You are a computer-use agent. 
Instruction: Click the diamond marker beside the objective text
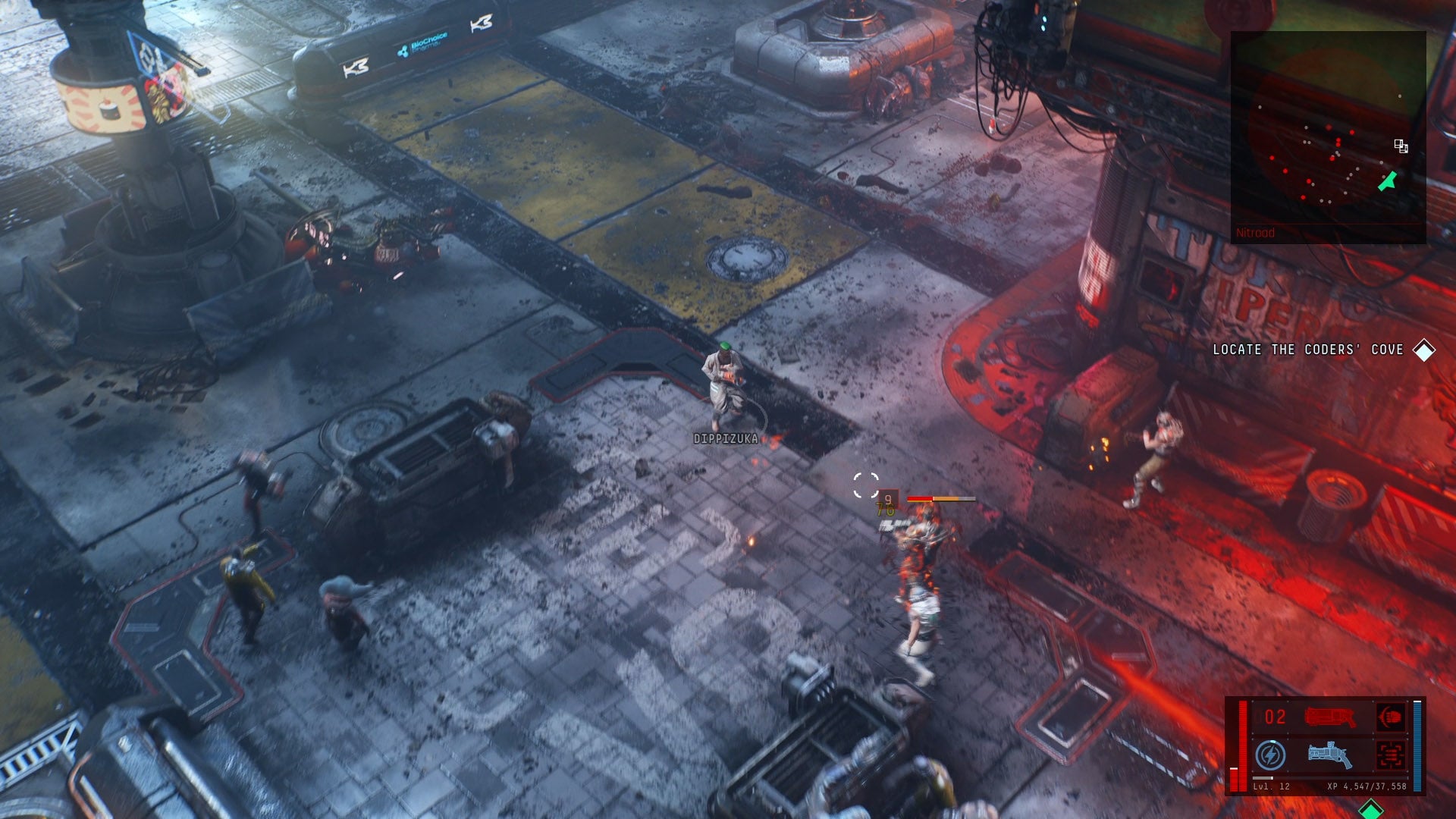coord(1424,350)
